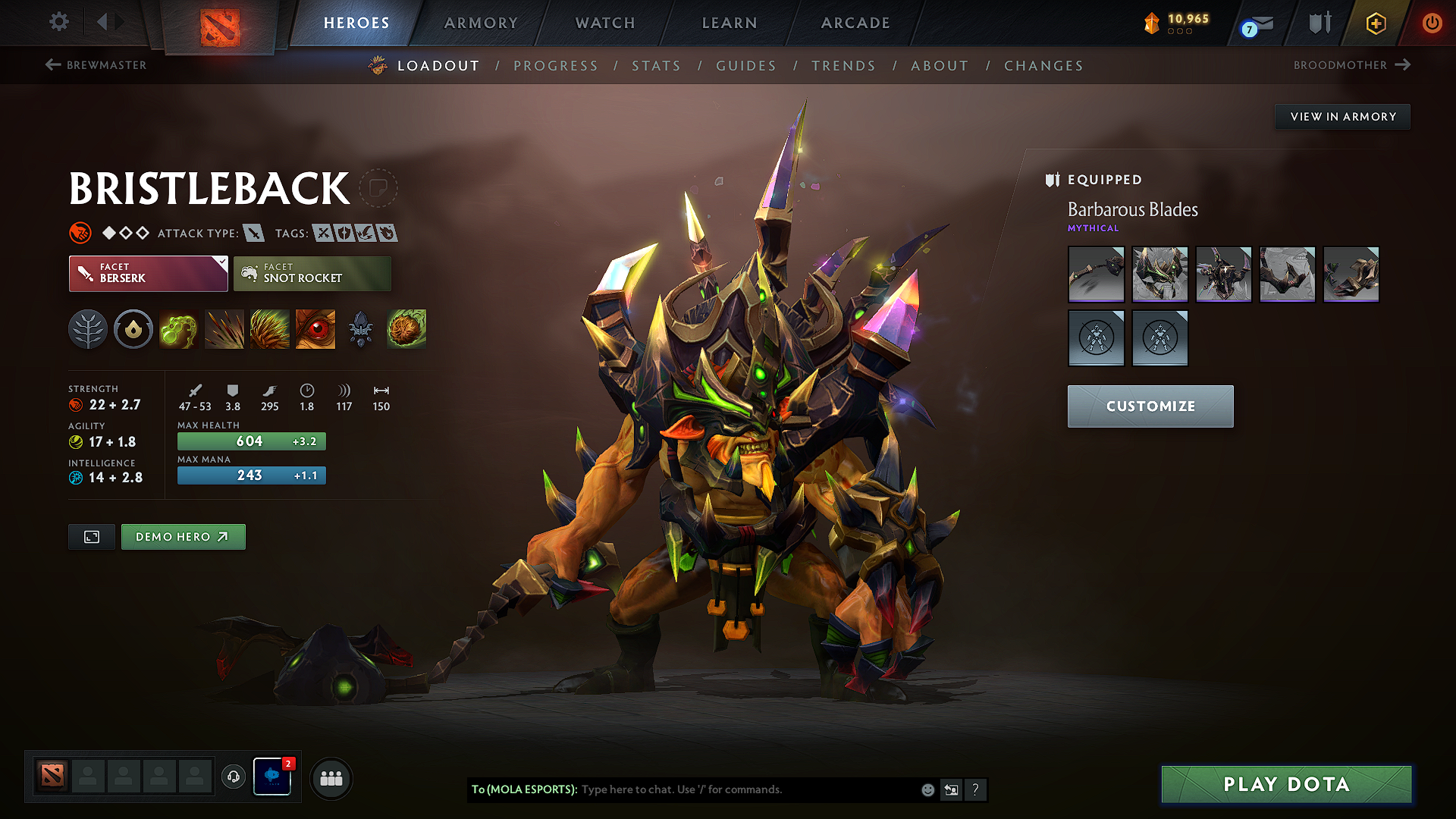Open the ARMORY menu
1456x819 pixels.
[480, 23]
